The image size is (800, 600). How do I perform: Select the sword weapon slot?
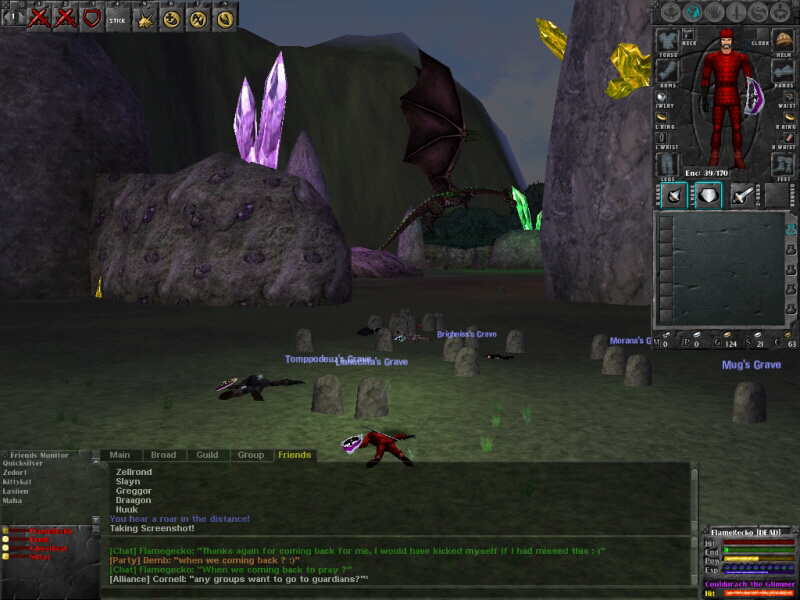pyautogui.click(x=741, y=195)
